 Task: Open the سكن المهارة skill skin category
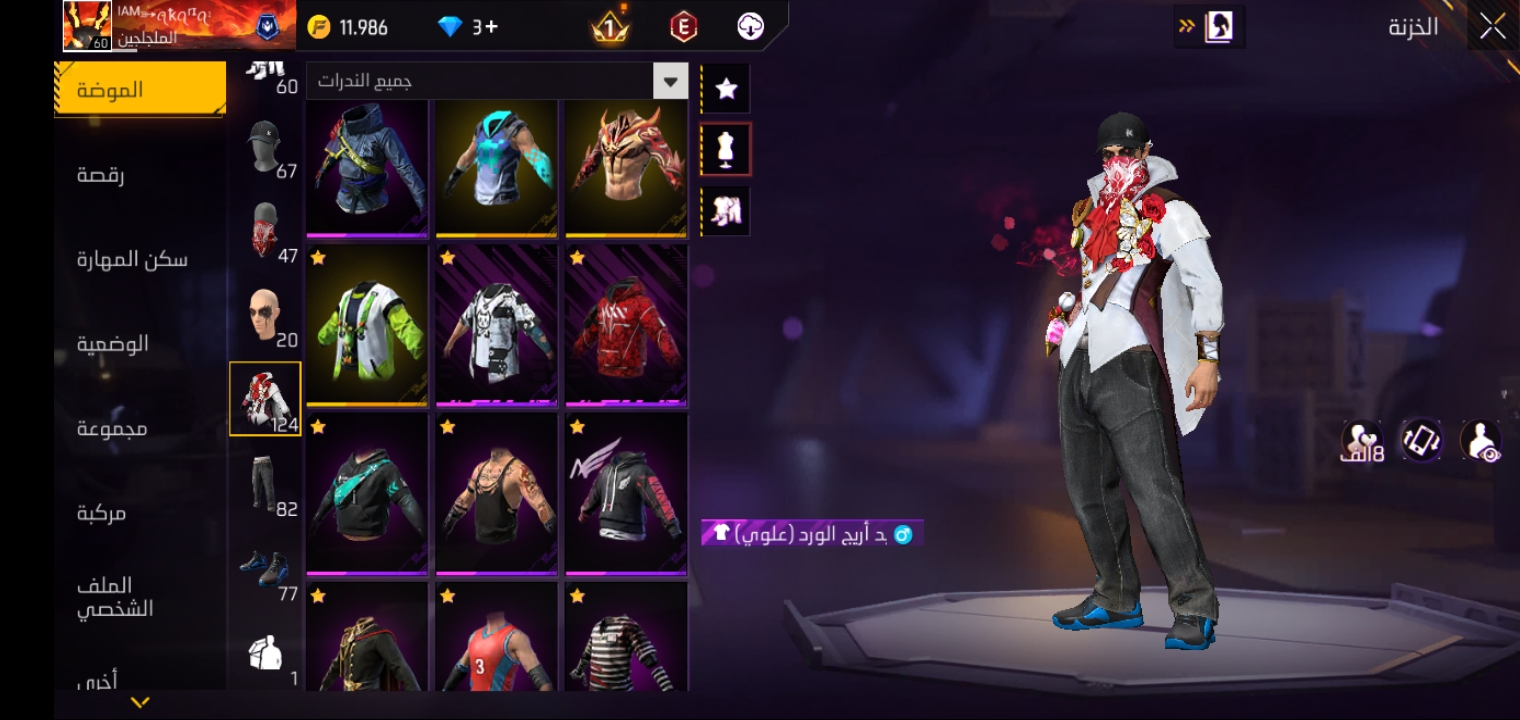click(133, 260)
